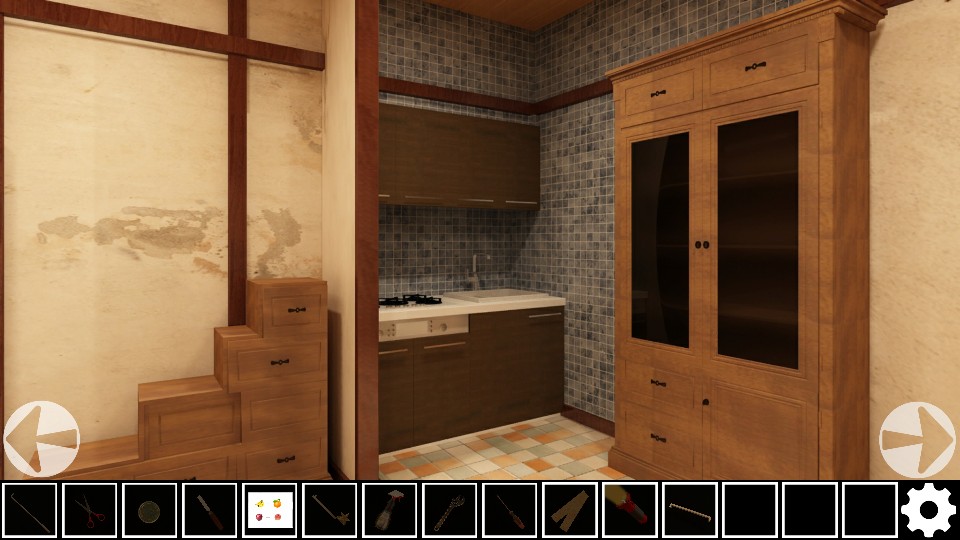Open settings with the gear icon

pyautogui.click(x=928, y=510)
